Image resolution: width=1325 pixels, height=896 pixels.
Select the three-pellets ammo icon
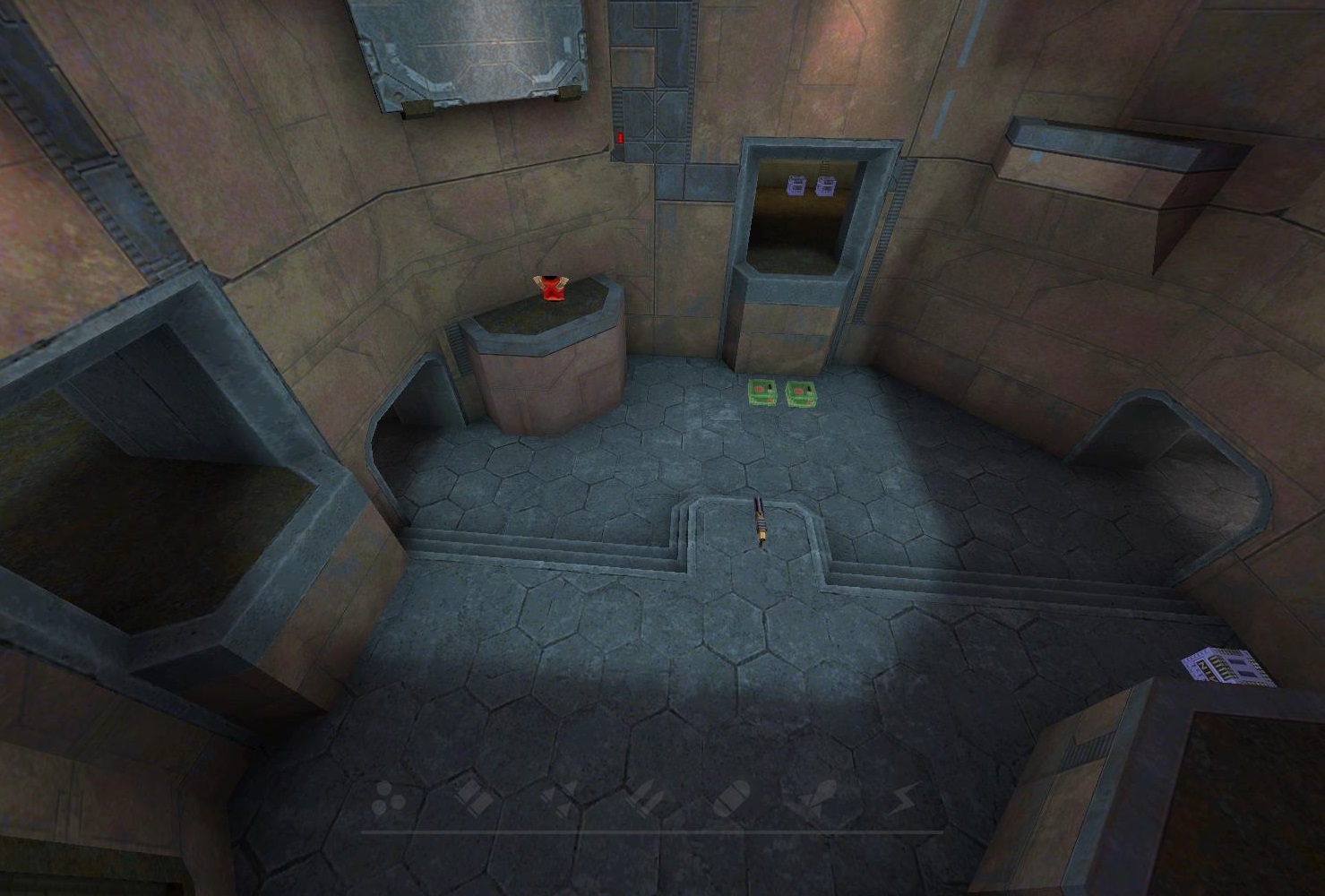388,798
